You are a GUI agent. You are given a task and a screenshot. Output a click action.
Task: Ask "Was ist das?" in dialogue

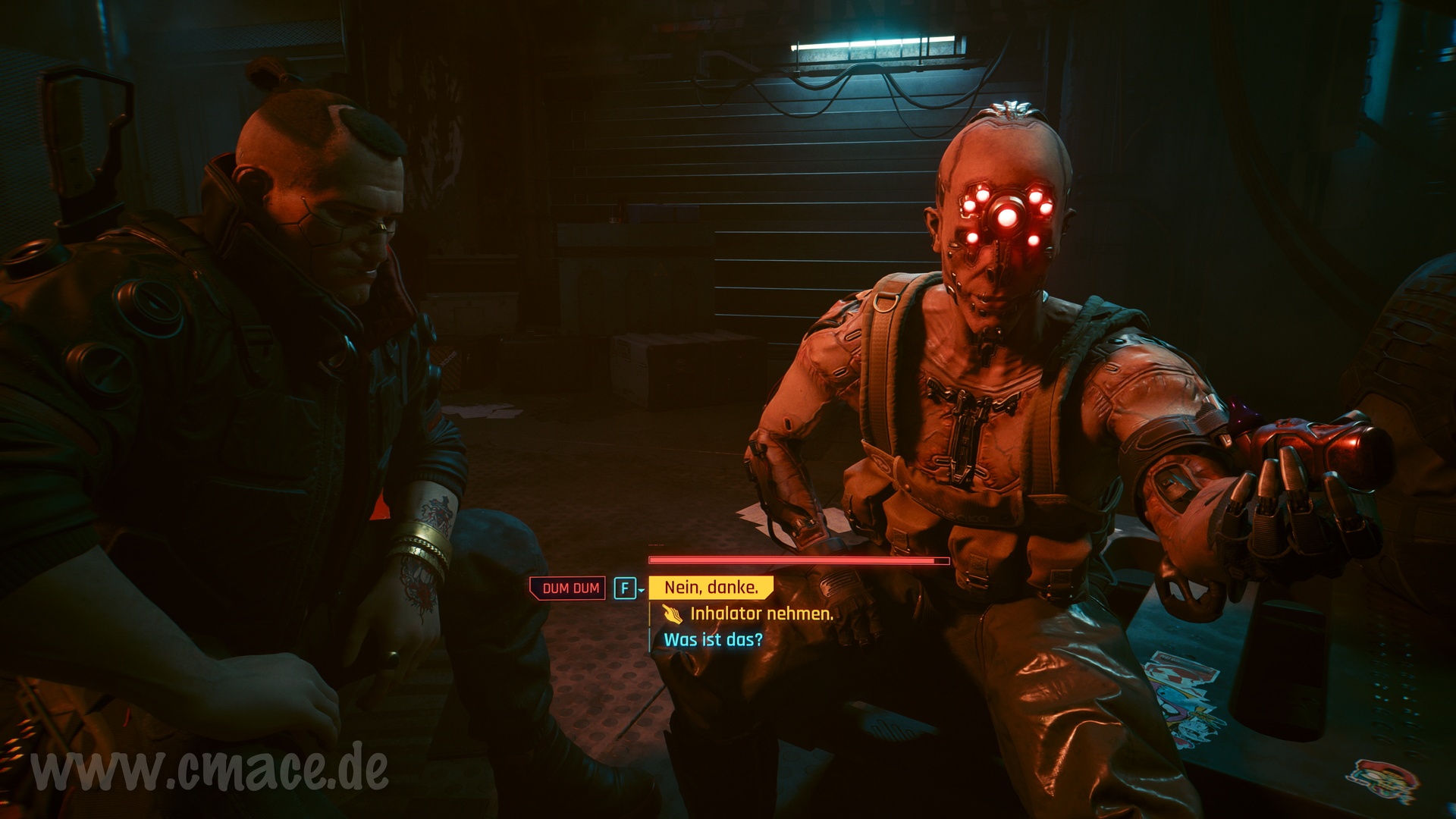(713, 639)
